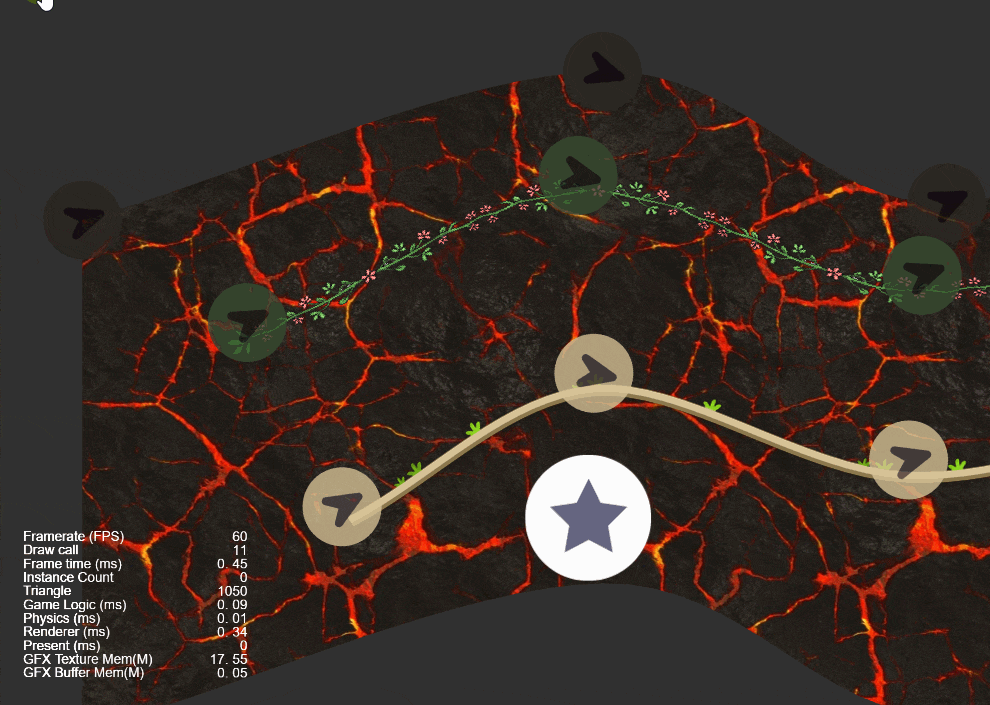Screen dimensions: 990x705
Task: Pick the green arrow handle where the vine starts
Action: pos(247,322)
